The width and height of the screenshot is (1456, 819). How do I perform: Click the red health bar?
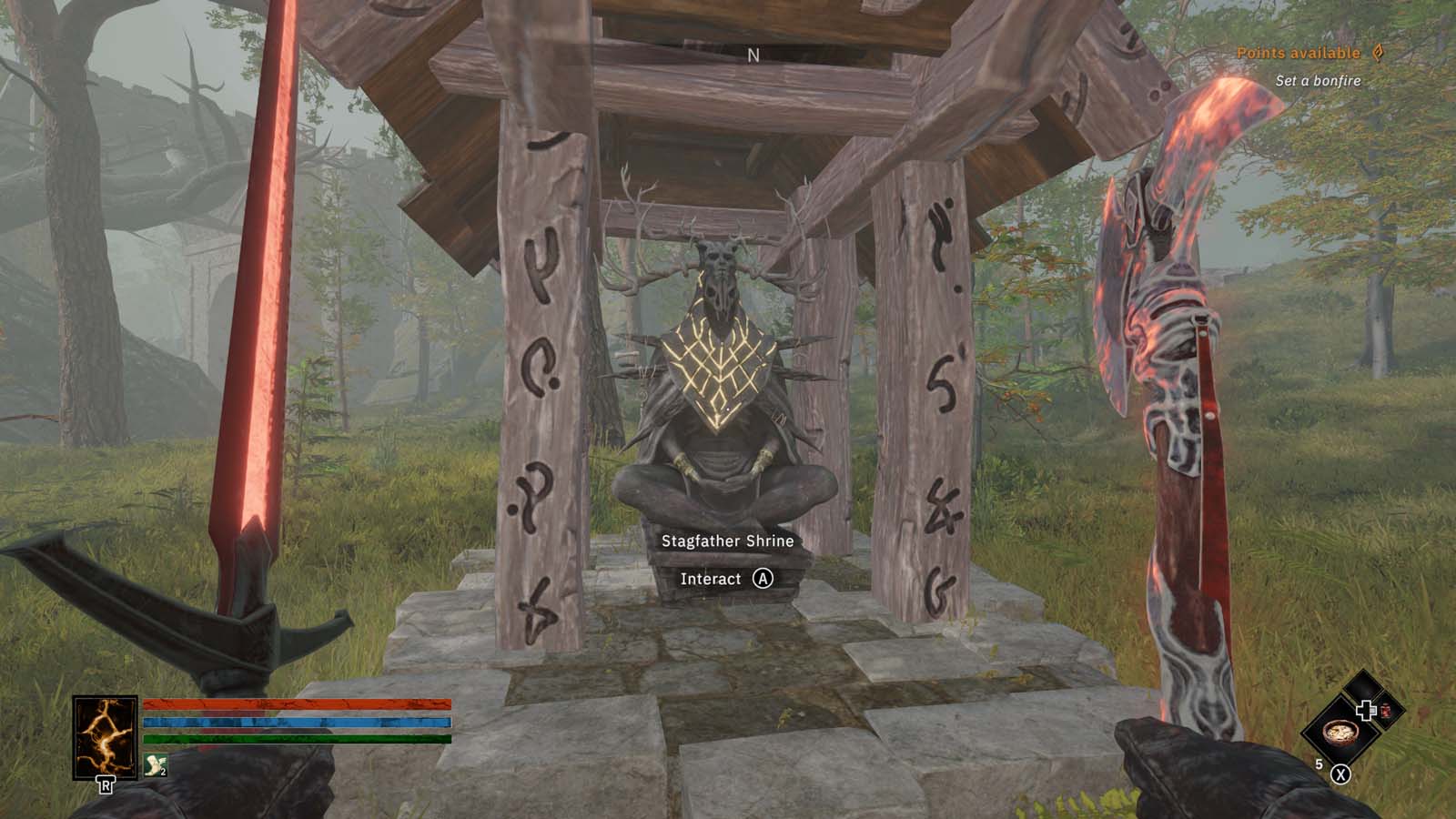pos(298,703)
